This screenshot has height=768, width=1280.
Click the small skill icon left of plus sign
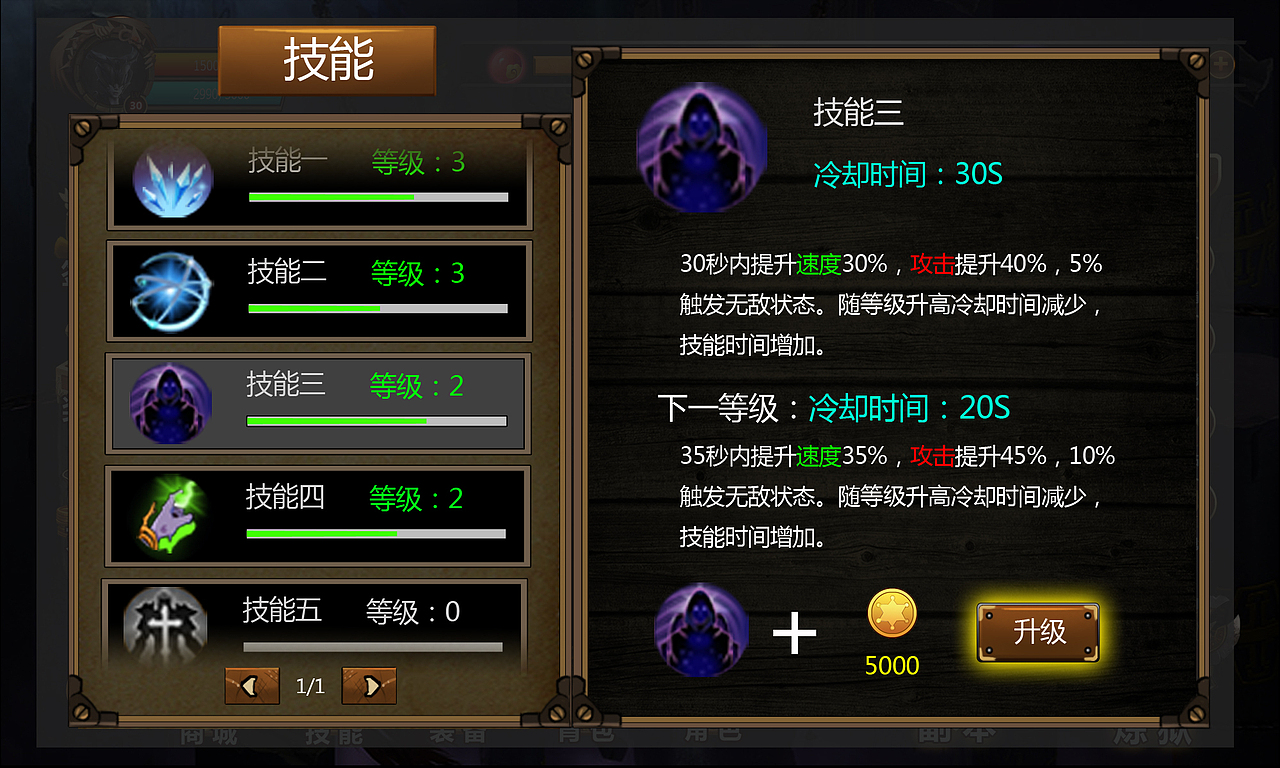701,631
